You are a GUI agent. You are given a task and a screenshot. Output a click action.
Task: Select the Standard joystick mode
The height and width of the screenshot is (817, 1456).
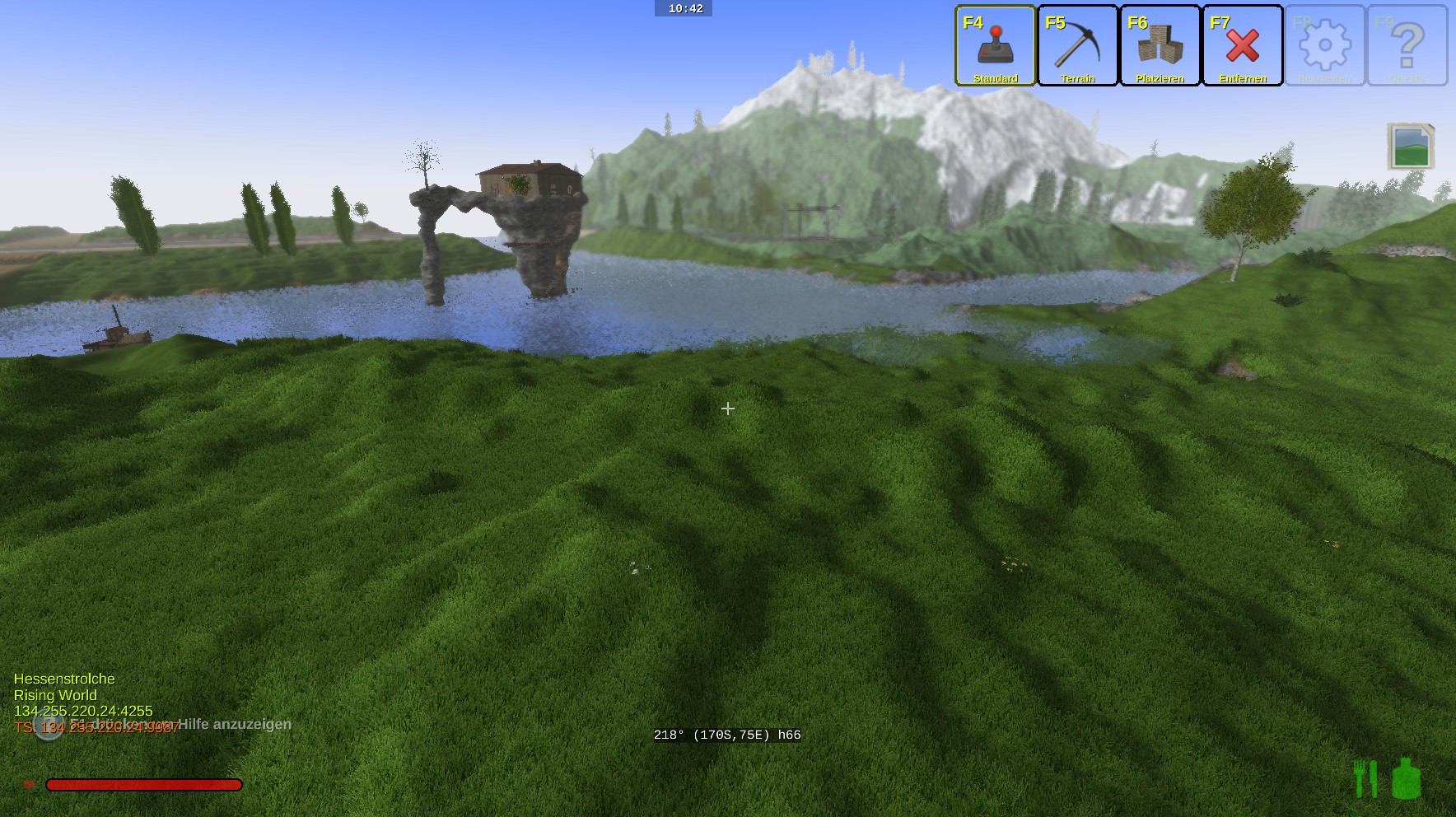point(995,45)
